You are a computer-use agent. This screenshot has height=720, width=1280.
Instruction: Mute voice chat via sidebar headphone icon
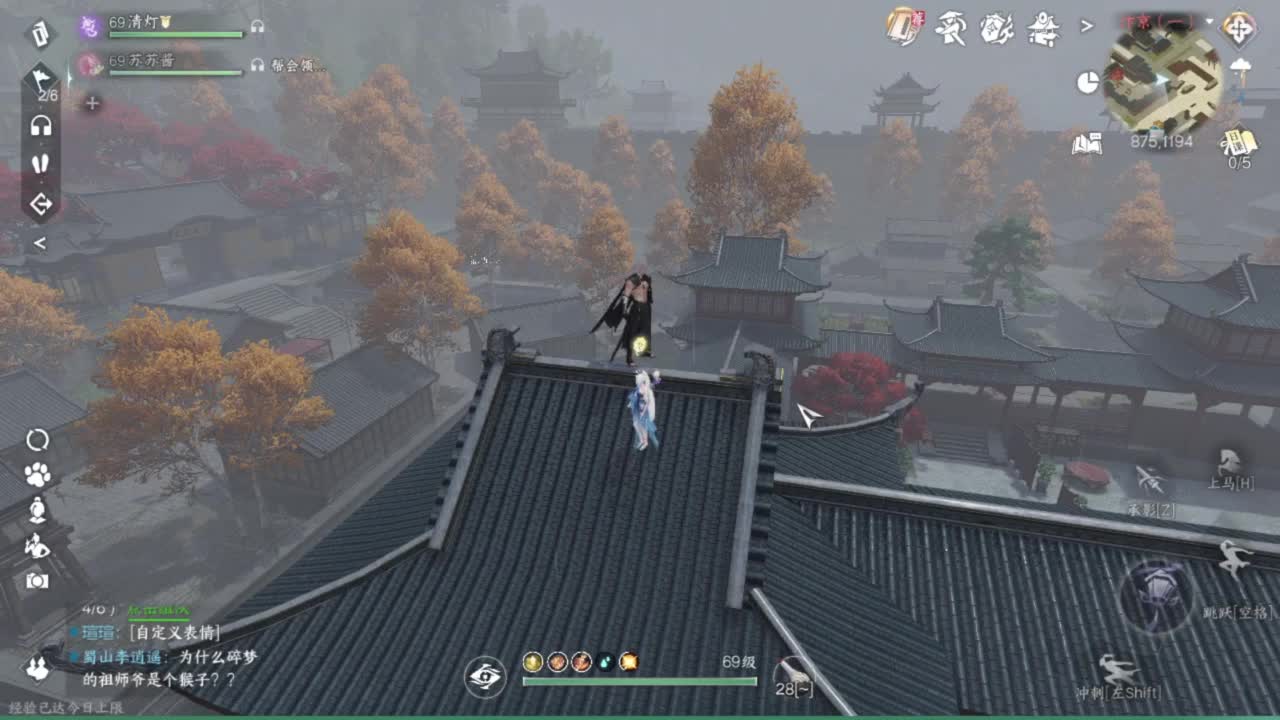pyautogui.click(x=40, y=125)
